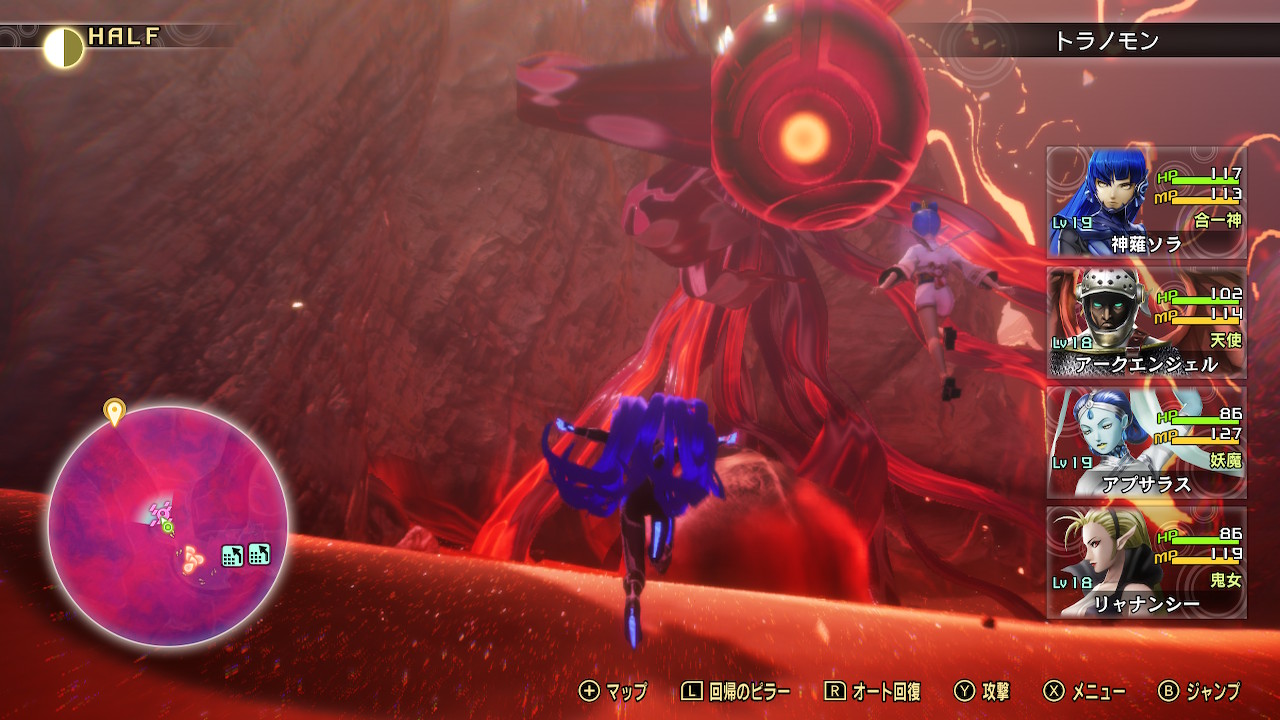Select the 神薙ソラ party member panel
Image resolution: width=1280 pixels, height=720 pixels.
(1146, 203)
